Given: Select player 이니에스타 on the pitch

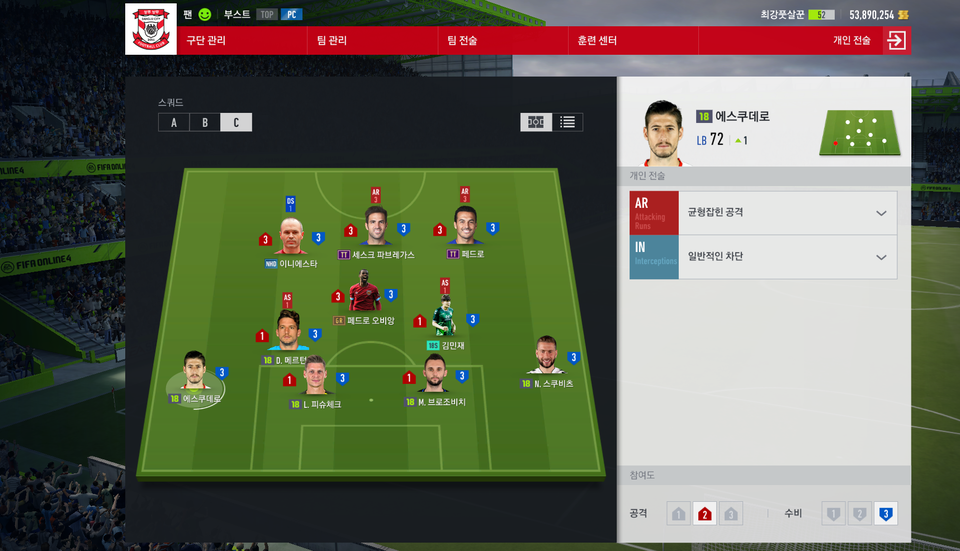Looking at the screenshot, I should click(291, 238).
